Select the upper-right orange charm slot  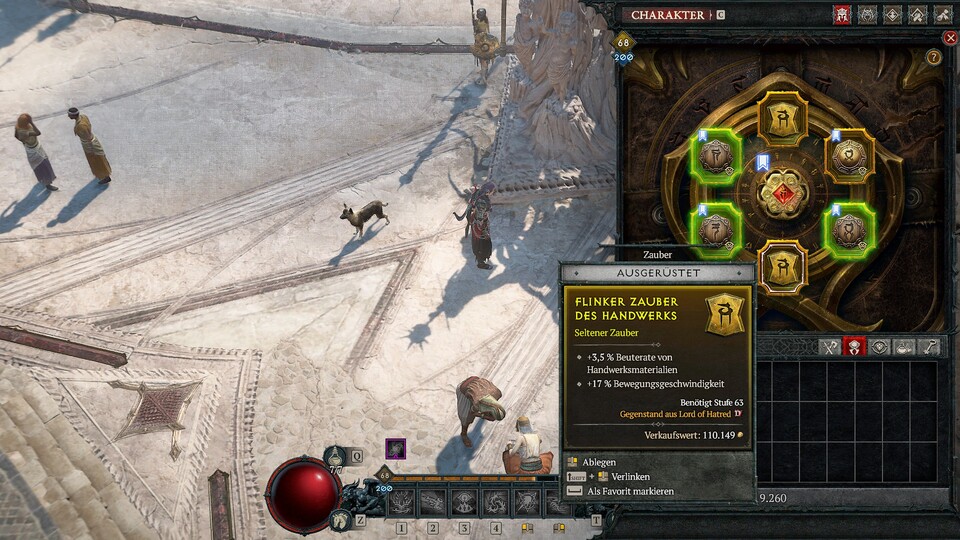click(849, 157)
